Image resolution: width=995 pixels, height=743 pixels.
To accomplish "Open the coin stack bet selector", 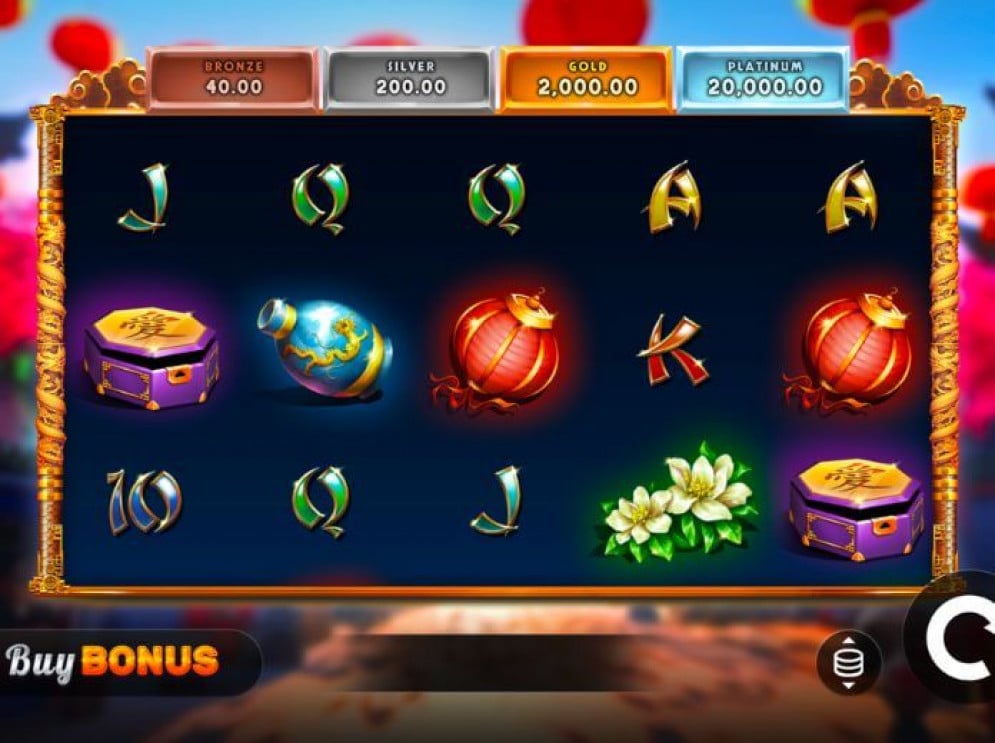I will [848, 662].
